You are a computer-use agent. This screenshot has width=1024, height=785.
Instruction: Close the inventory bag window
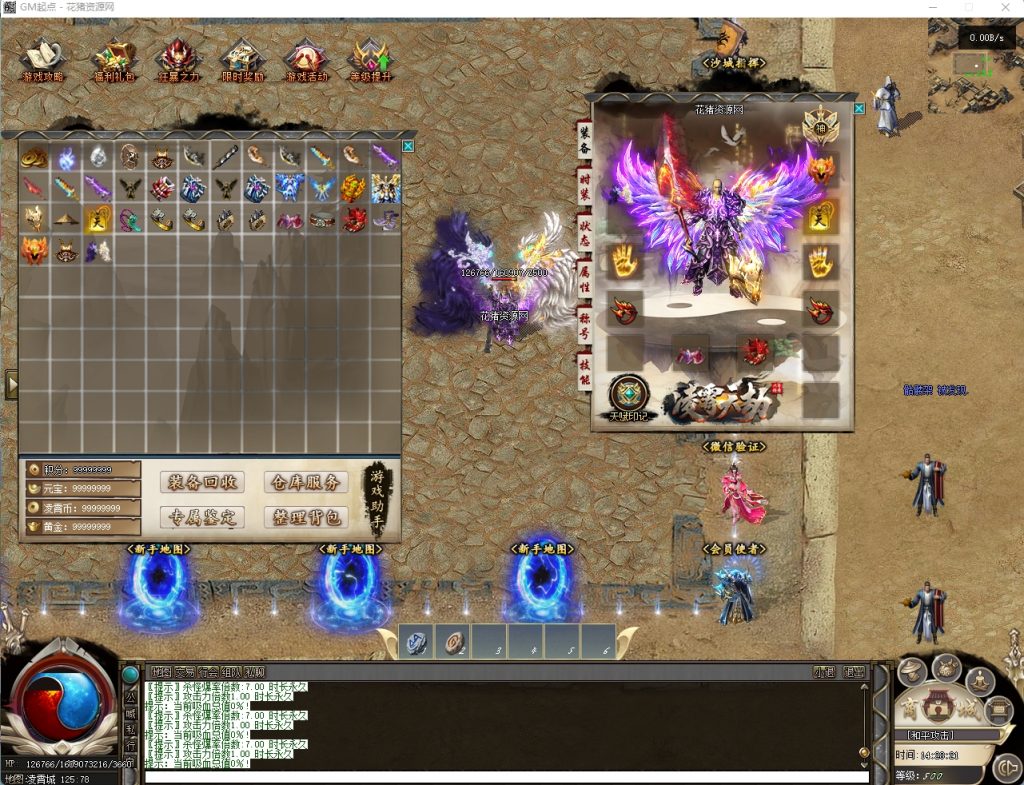(408, 146)
